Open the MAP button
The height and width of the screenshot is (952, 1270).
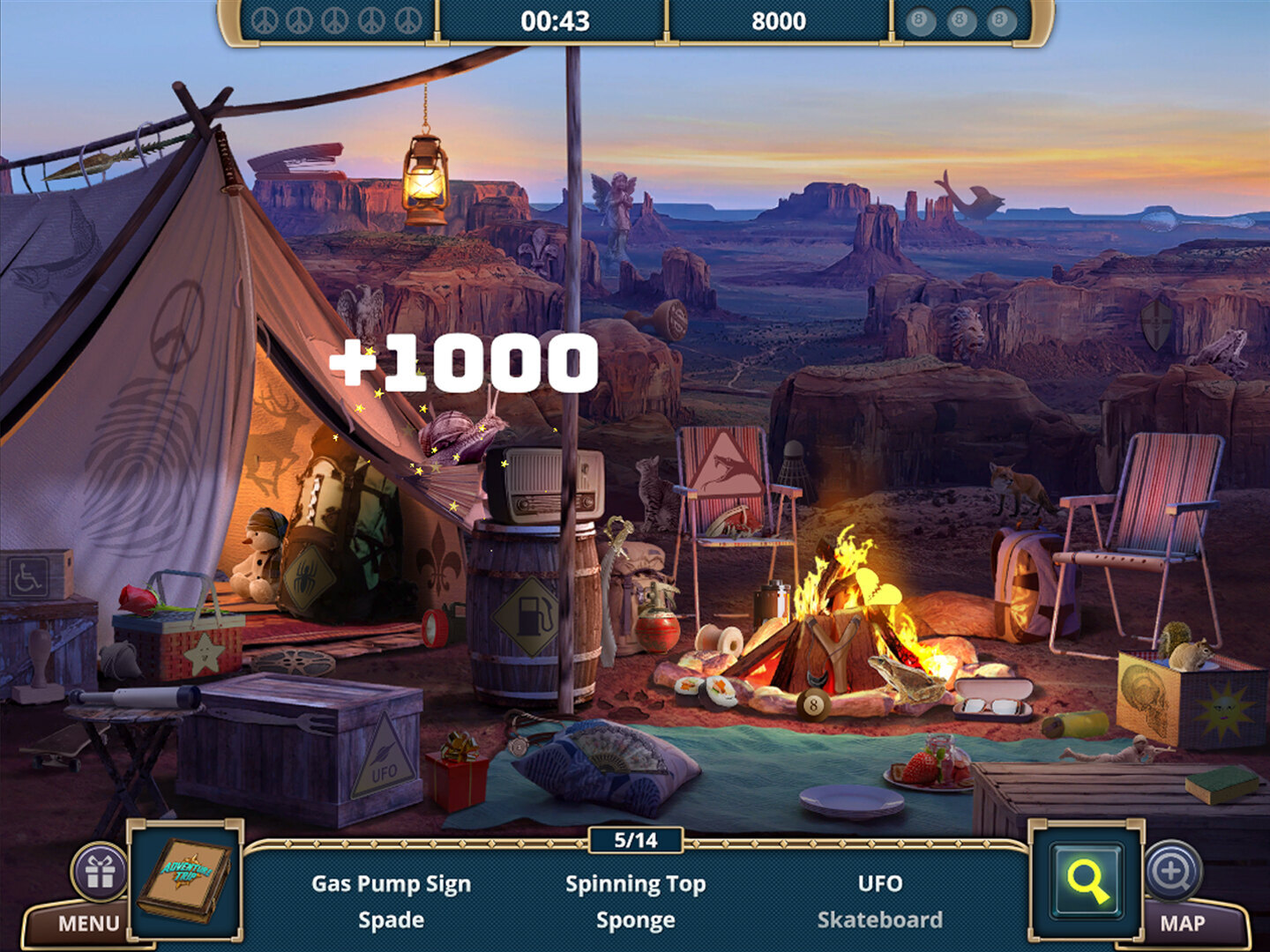(x=1182, y=923)
